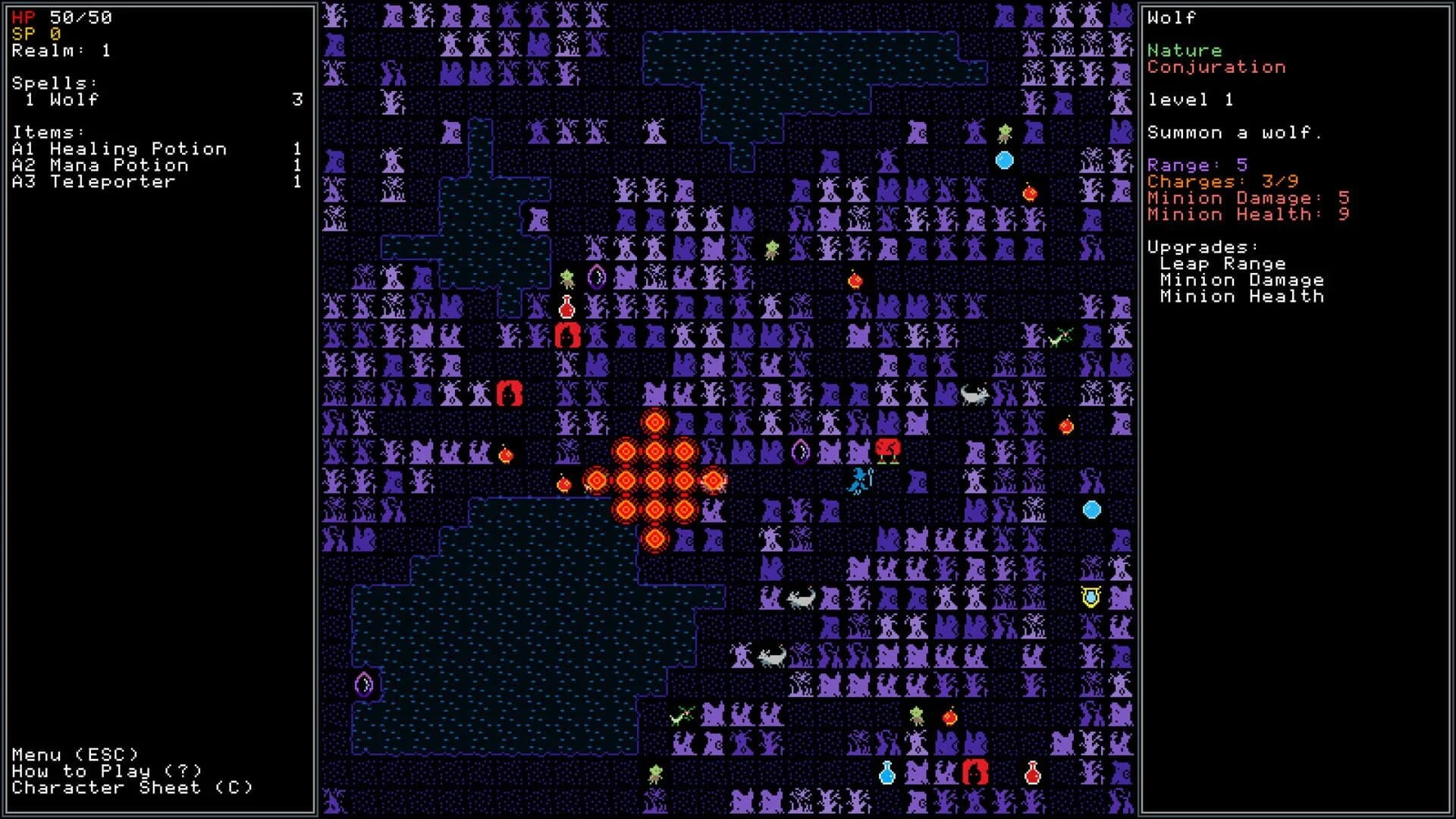Use the A1 Healing Potion item
The height and width of the screenshot is (819, 1456).
pyautogui.click(x=118, y=149)
